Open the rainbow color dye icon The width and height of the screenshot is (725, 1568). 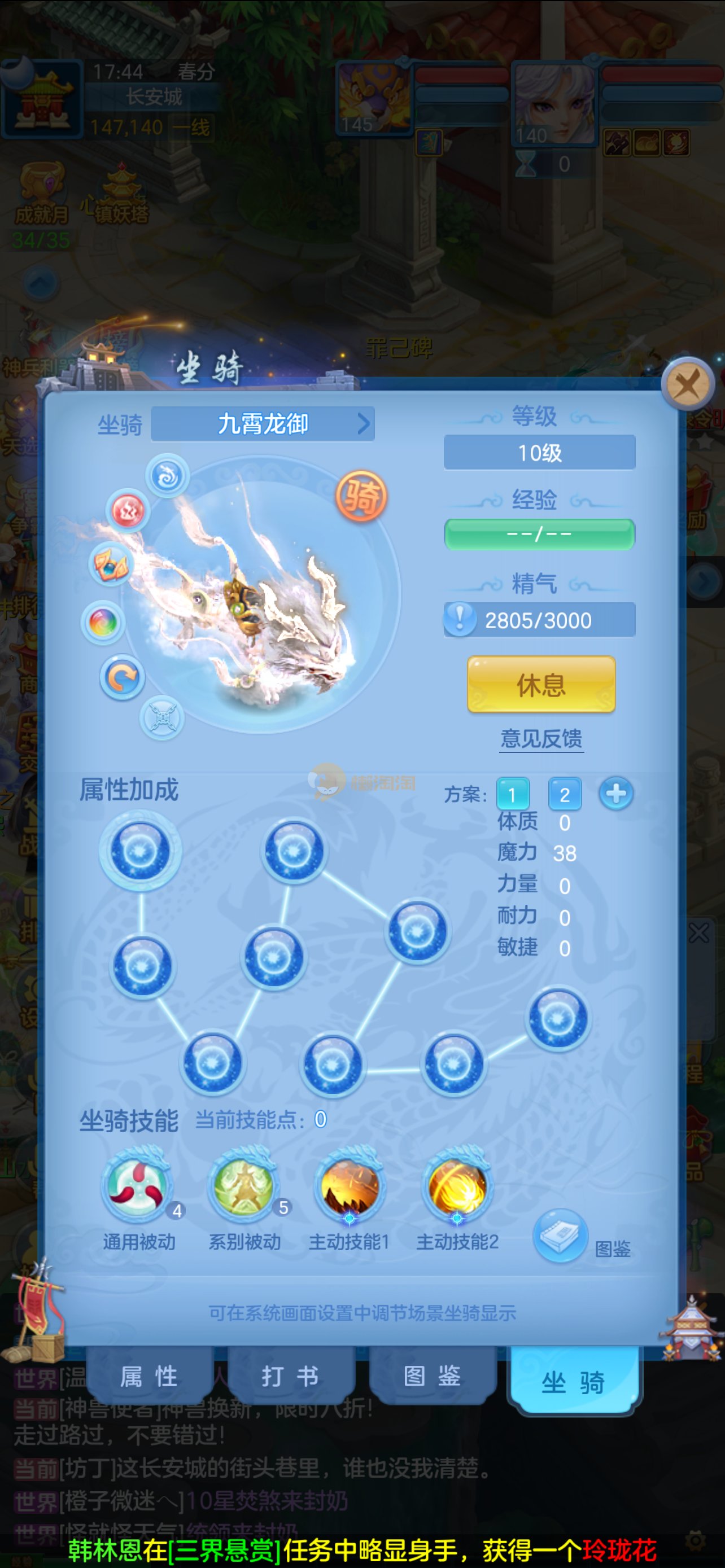coord(103,622)
